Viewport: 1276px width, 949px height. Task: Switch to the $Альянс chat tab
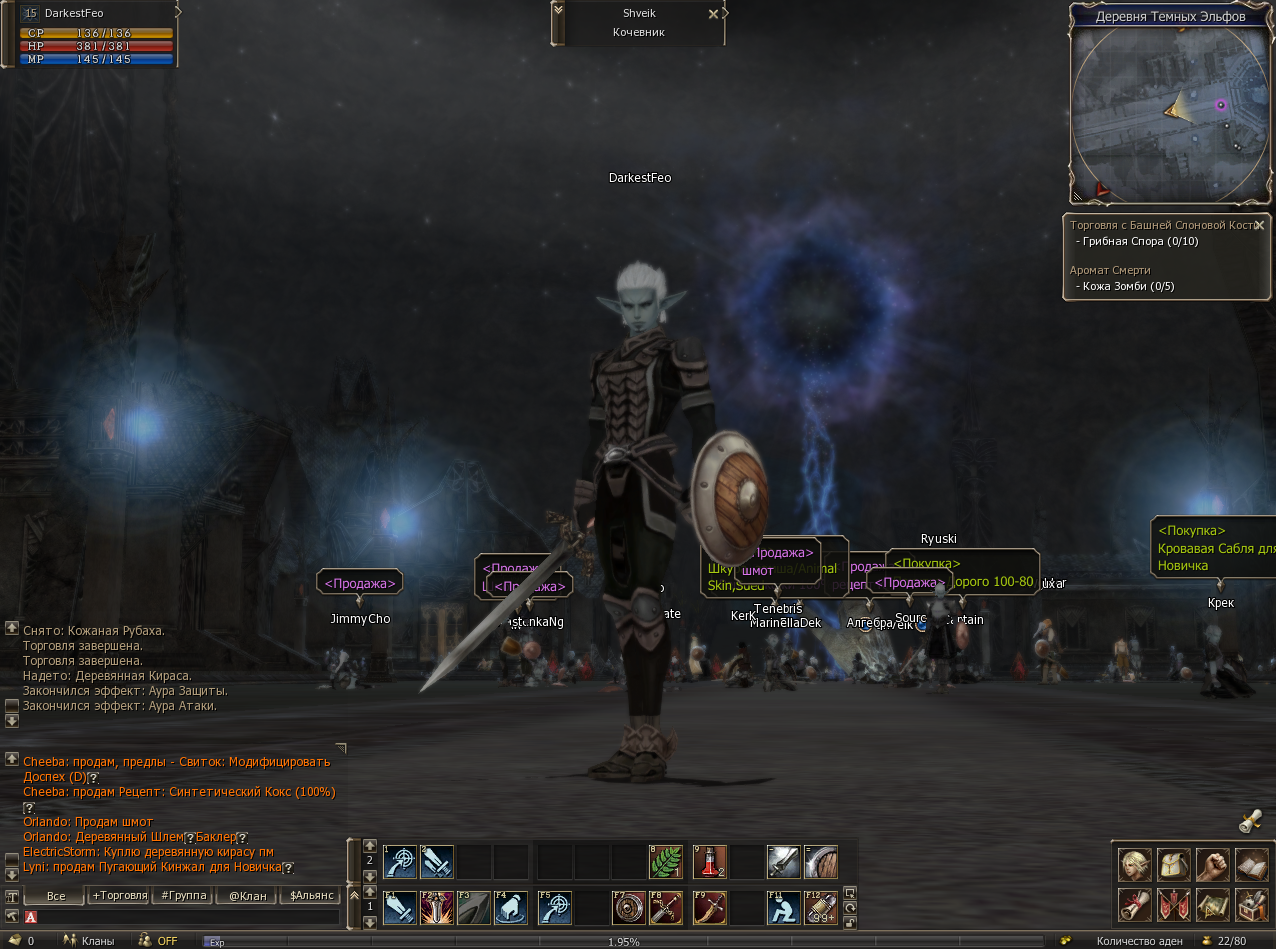(x=311, y=895)
